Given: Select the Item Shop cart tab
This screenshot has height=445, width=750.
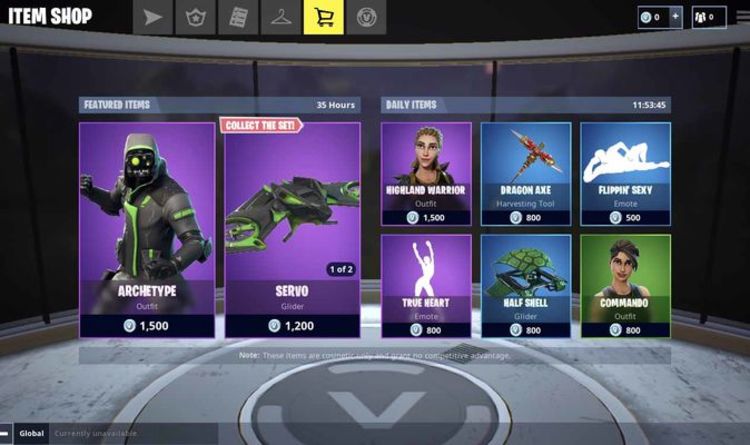Looking at the screenshot, I should (323, 17).
